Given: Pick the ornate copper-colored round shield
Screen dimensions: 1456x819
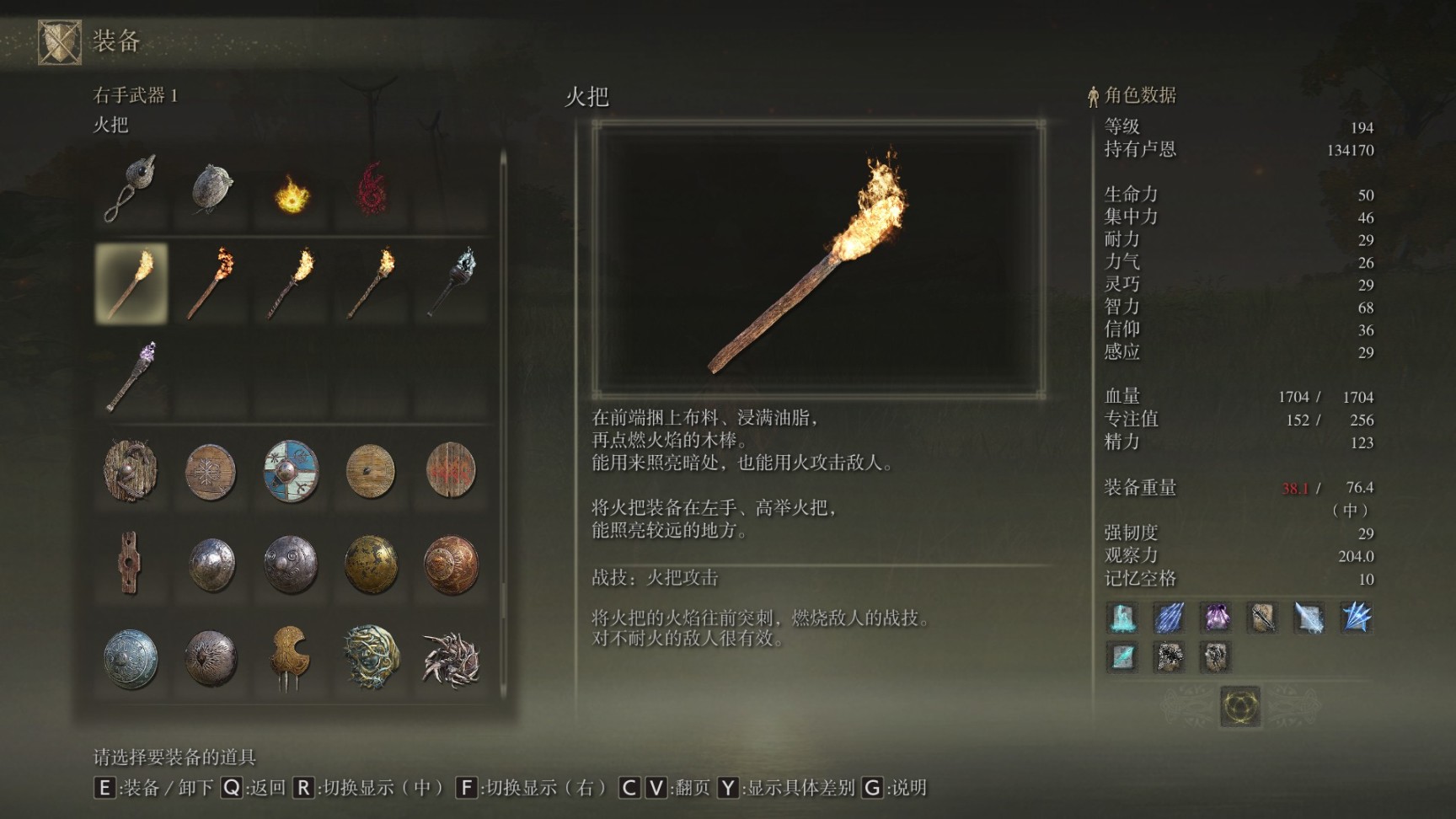Looking at the screenshot, I should tap(451, 564).
